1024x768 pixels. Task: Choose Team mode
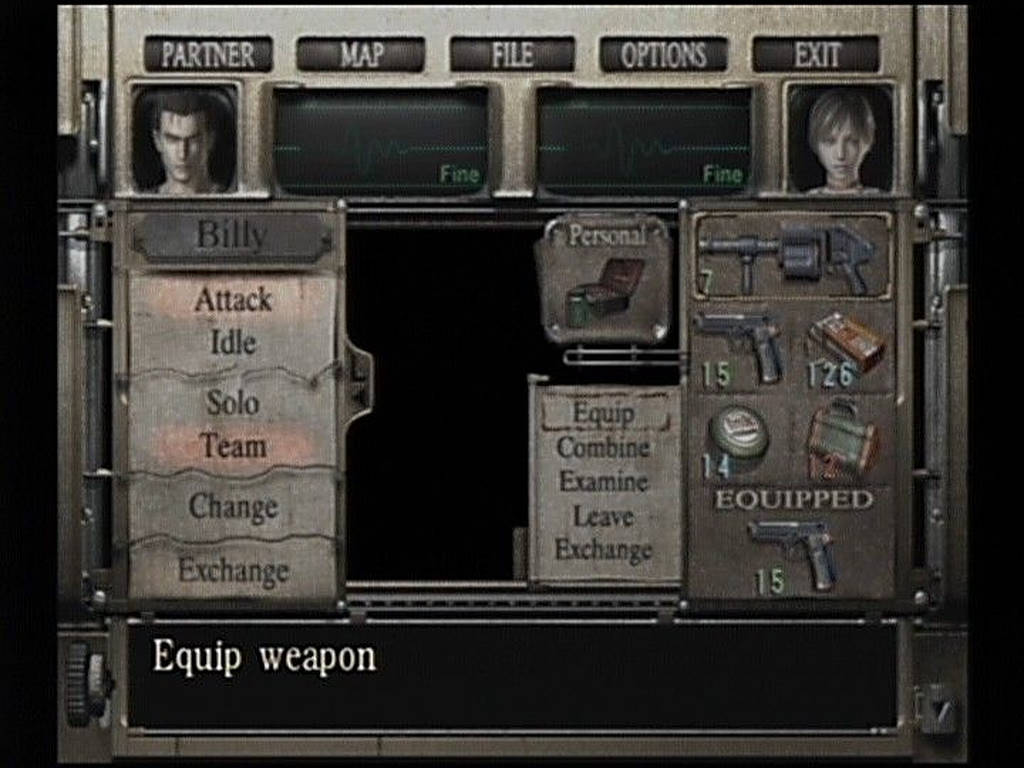click(233, 446)
